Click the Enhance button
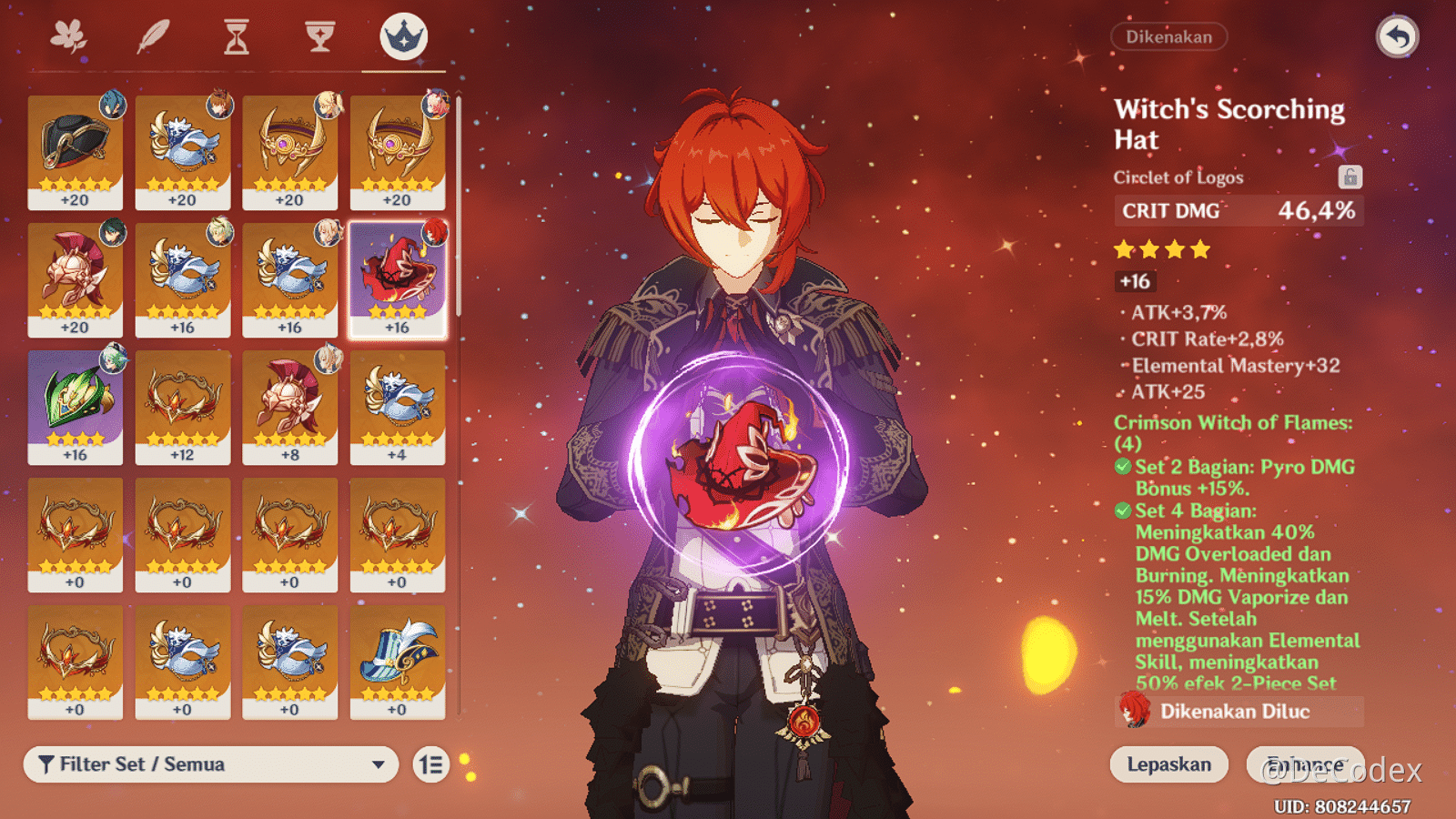The height and width of the screenshot is (819, 1456). [1303, 764]
